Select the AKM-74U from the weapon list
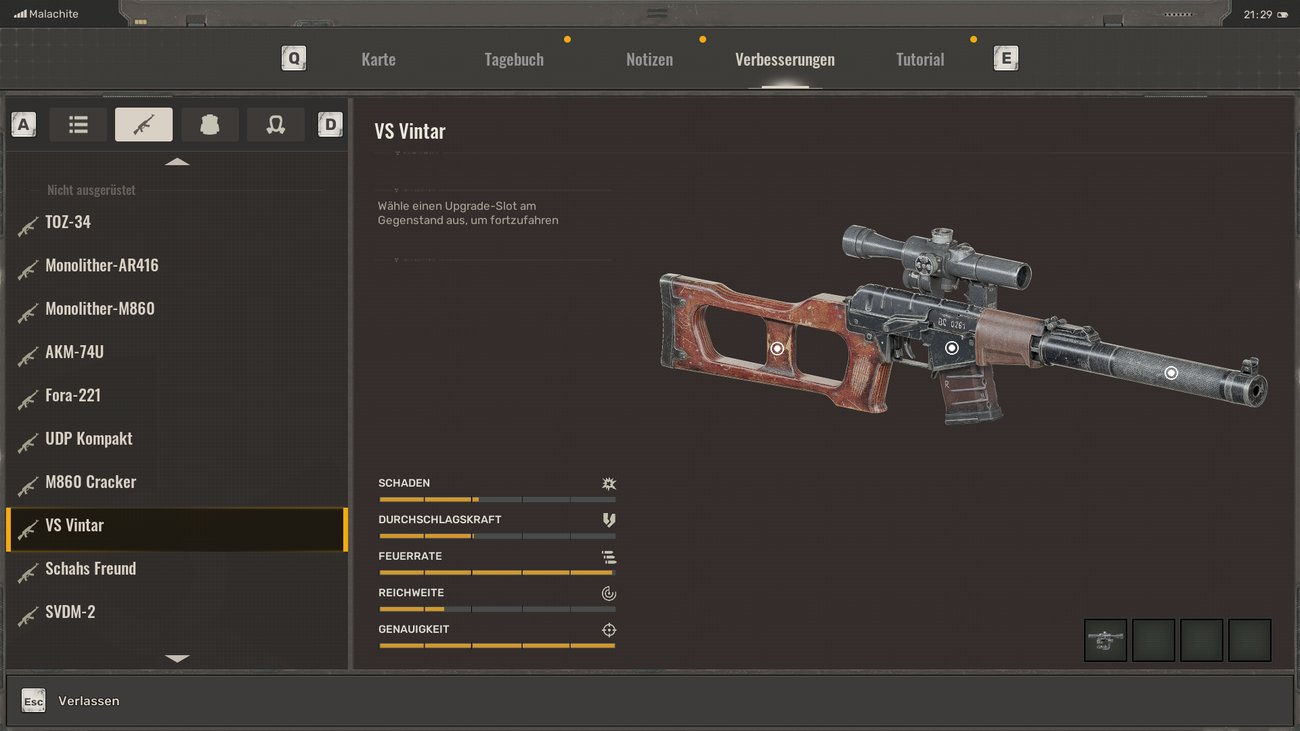The image size is (1300, 731). tap(75, 352)
